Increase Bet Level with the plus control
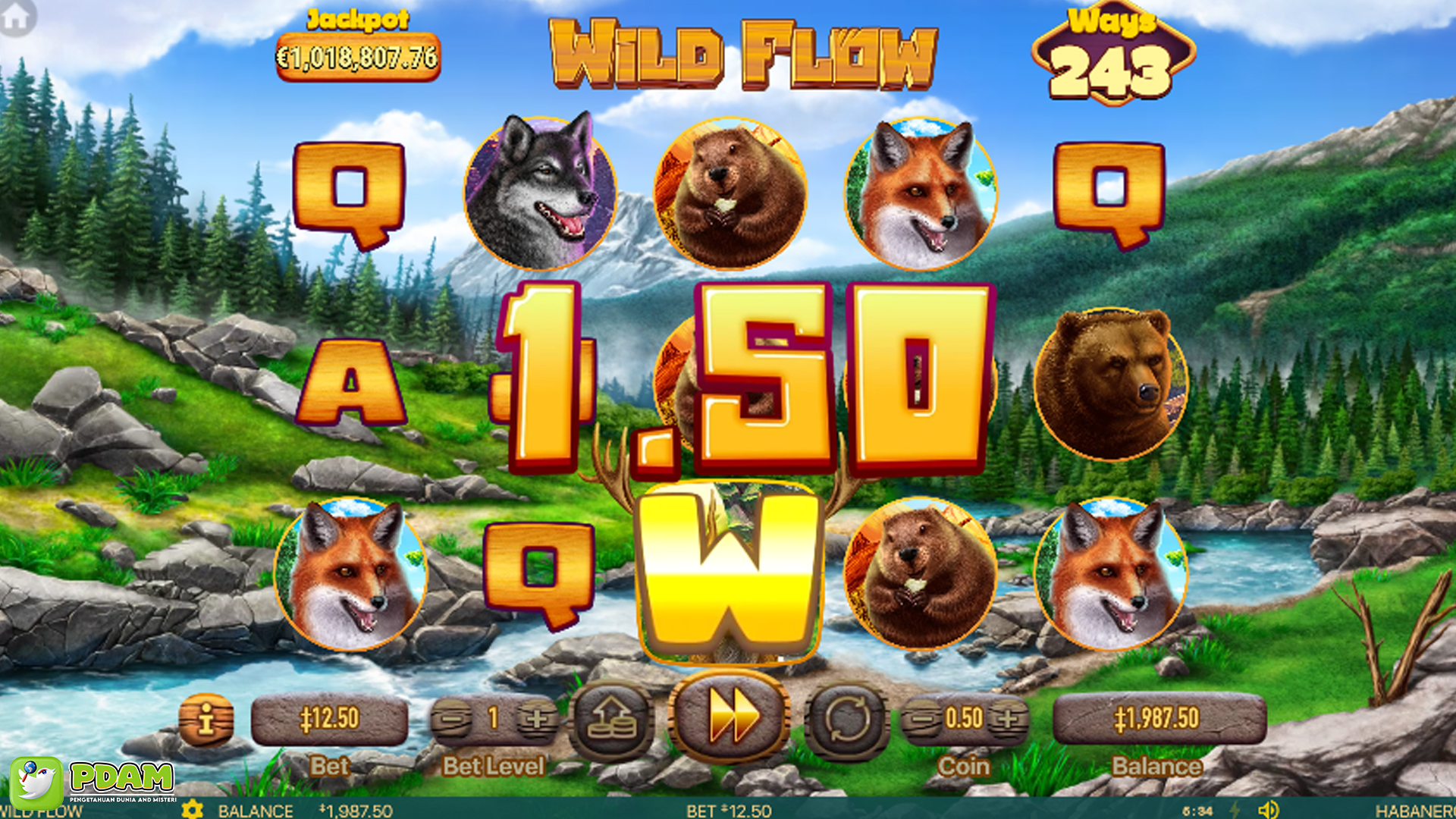 [x=535, y=719]
